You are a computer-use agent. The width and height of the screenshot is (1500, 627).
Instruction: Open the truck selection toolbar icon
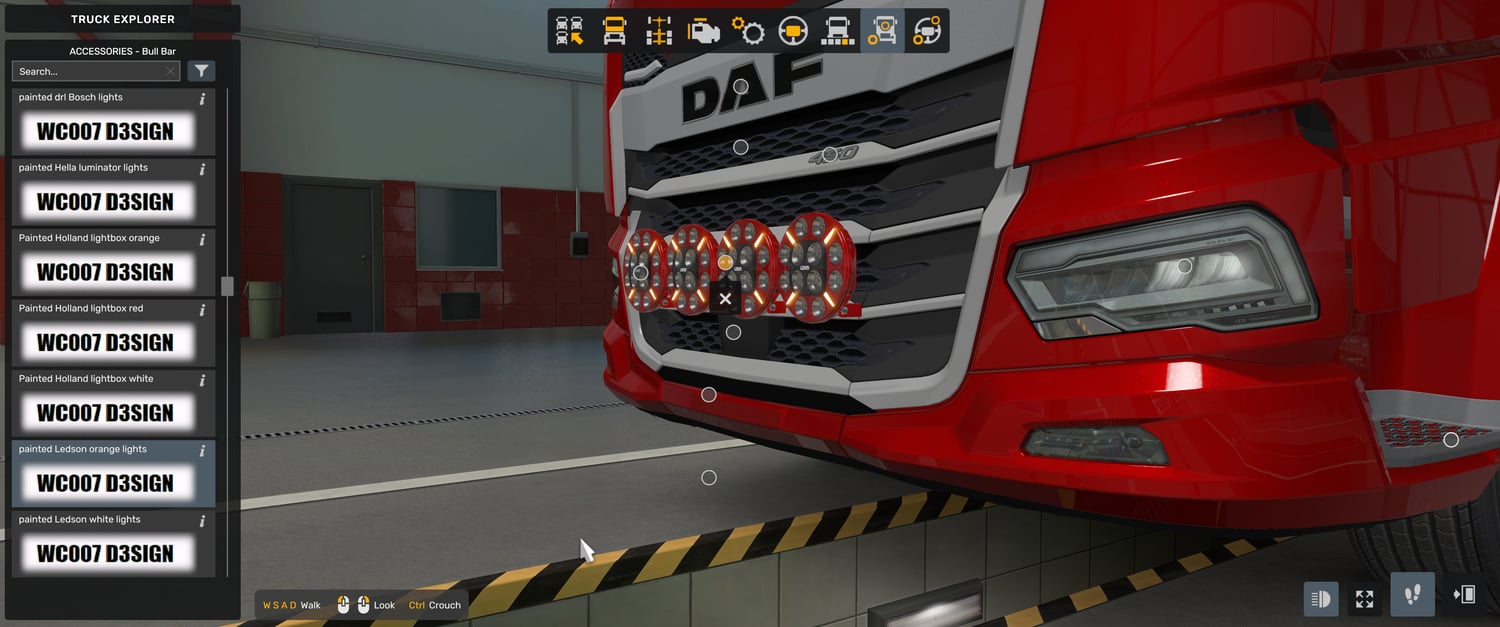(570, 31)
